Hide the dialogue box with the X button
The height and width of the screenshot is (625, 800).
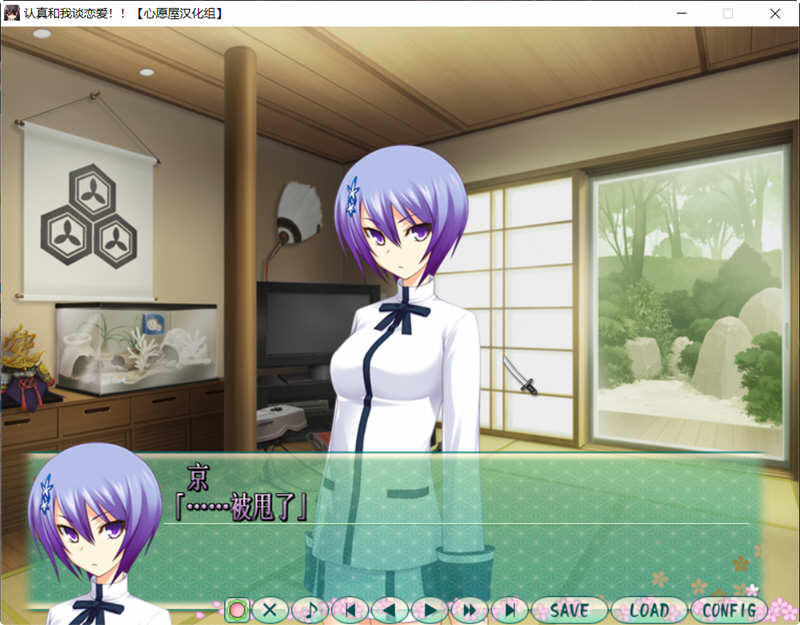270,609
